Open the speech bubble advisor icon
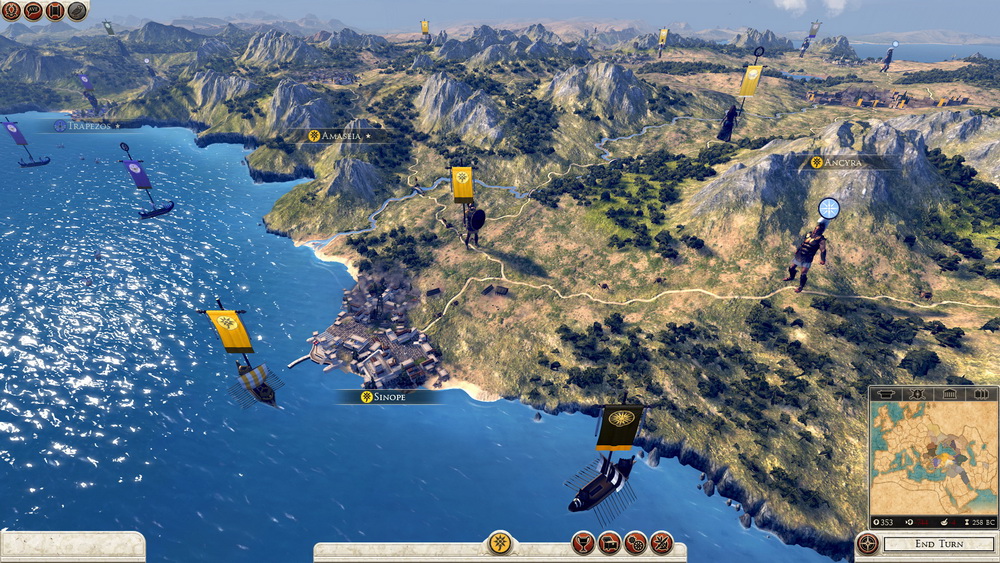 click(33, 11)
